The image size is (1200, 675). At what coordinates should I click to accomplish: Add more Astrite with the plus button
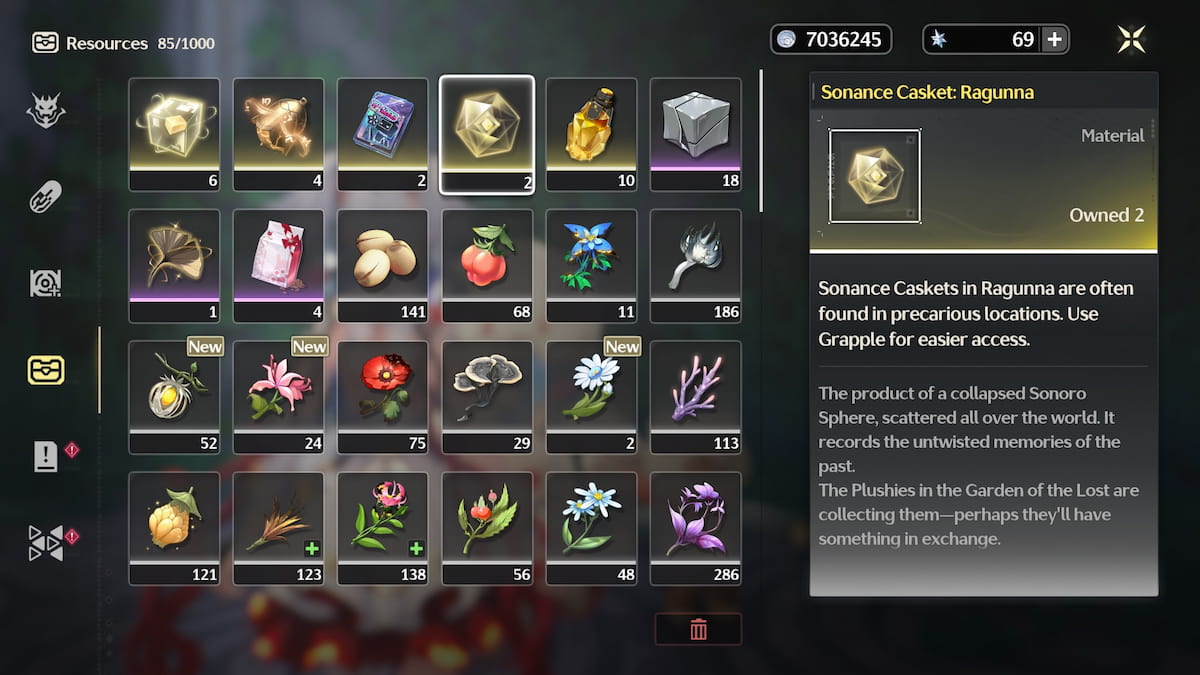1054,40
